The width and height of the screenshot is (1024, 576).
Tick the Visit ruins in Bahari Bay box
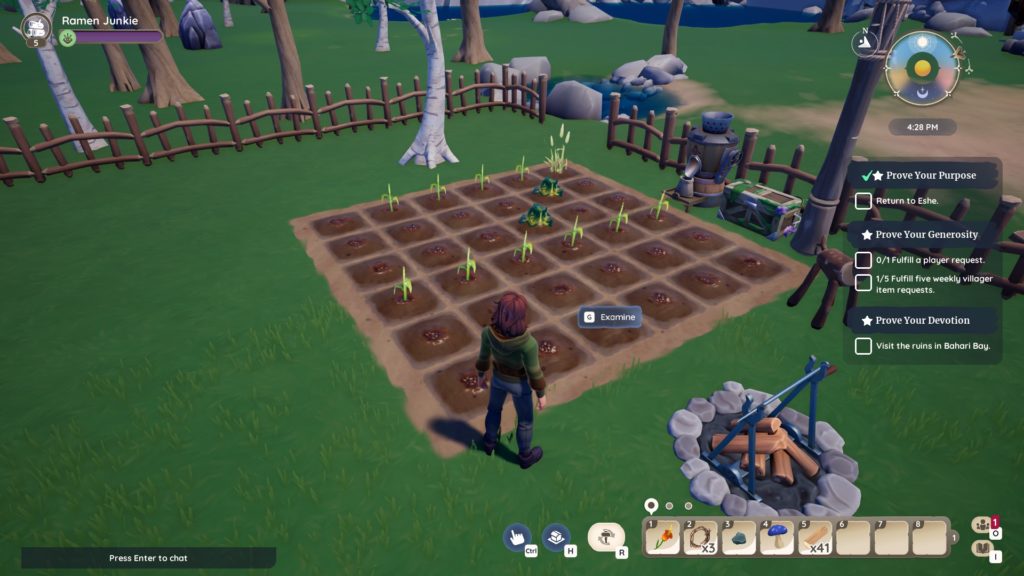click(x=863, y=346)
